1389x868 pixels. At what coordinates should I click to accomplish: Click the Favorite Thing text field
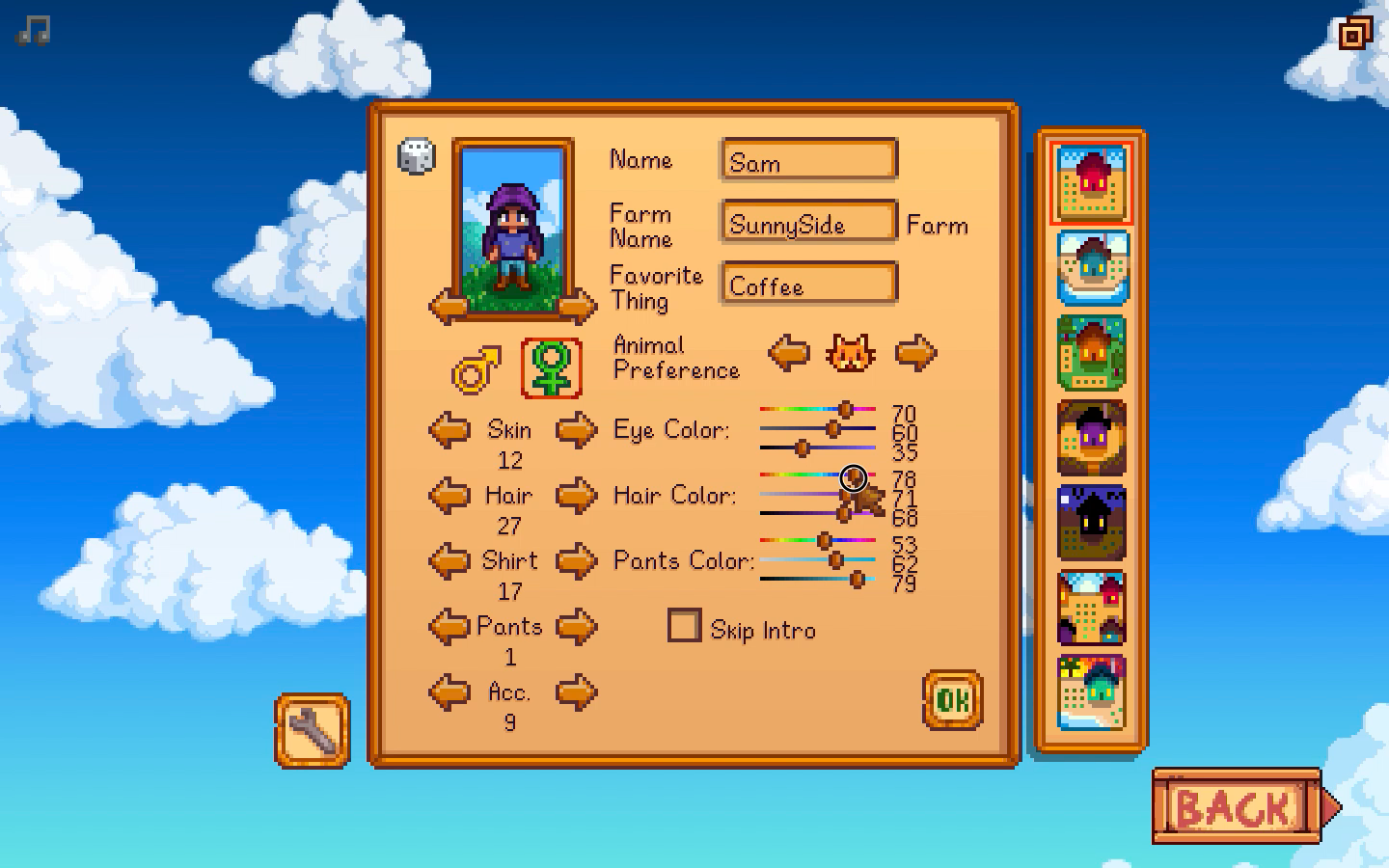point(808,284)
